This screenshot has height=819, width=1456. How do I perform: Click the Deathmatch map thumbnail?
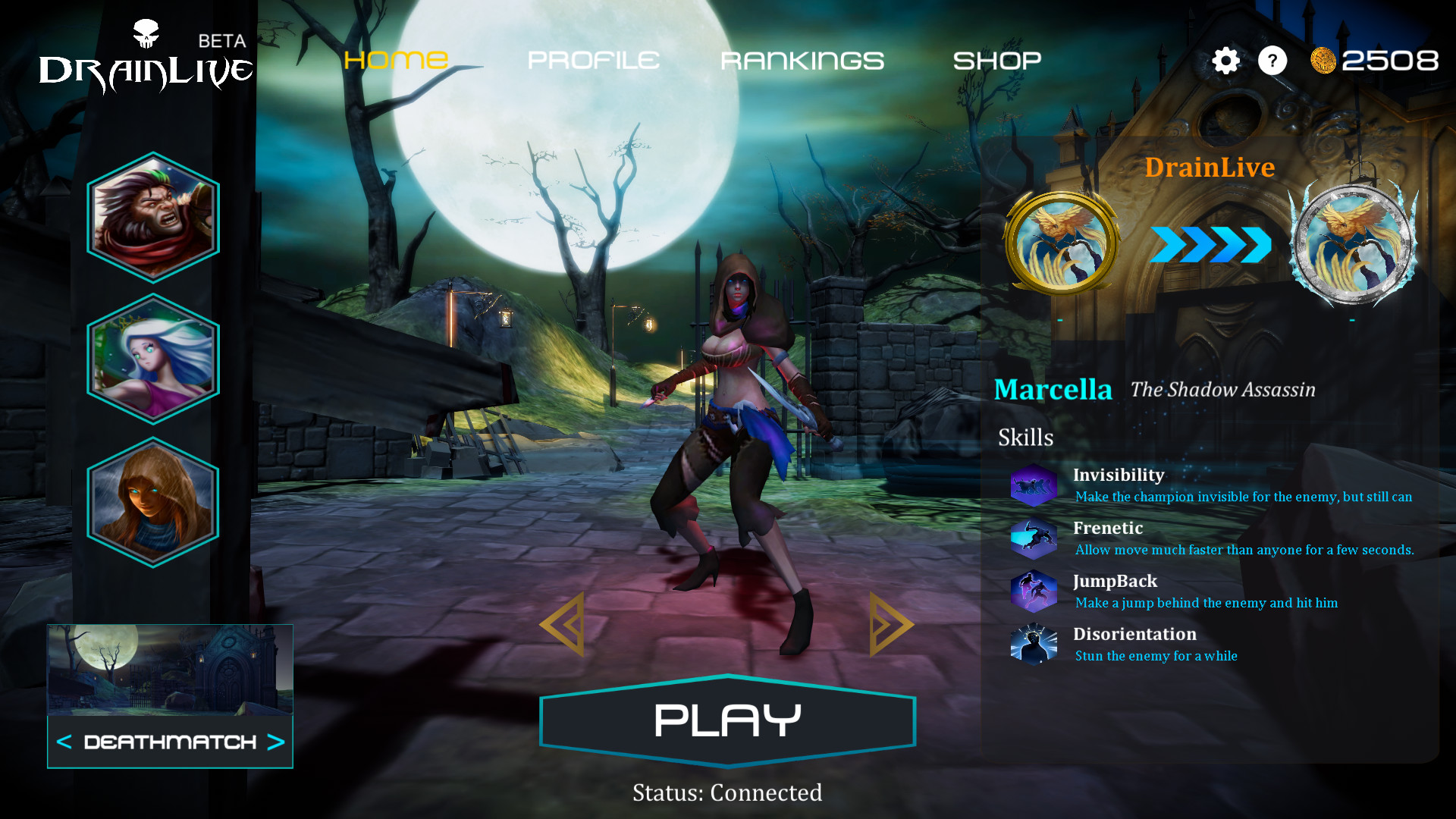(169, 669)
